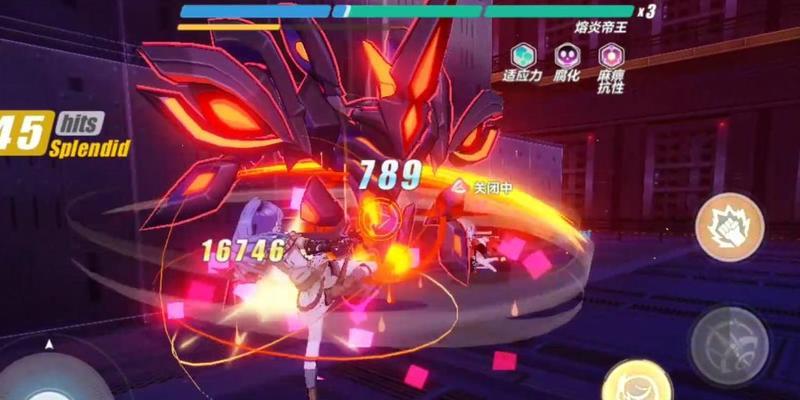
Task: Inspect the 麻痹抗性 boss trait icon
Action: [x=609, y=55]
